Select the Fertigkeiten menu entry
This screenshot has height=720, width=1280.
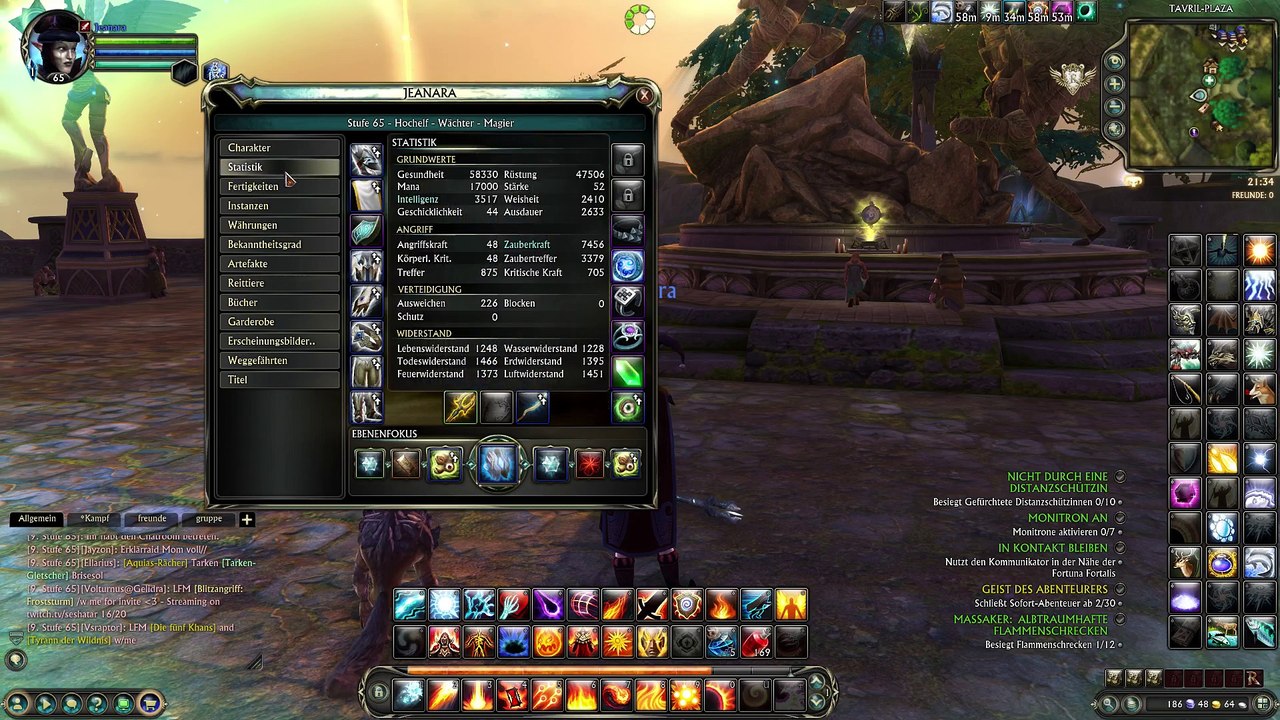[279, 187]
